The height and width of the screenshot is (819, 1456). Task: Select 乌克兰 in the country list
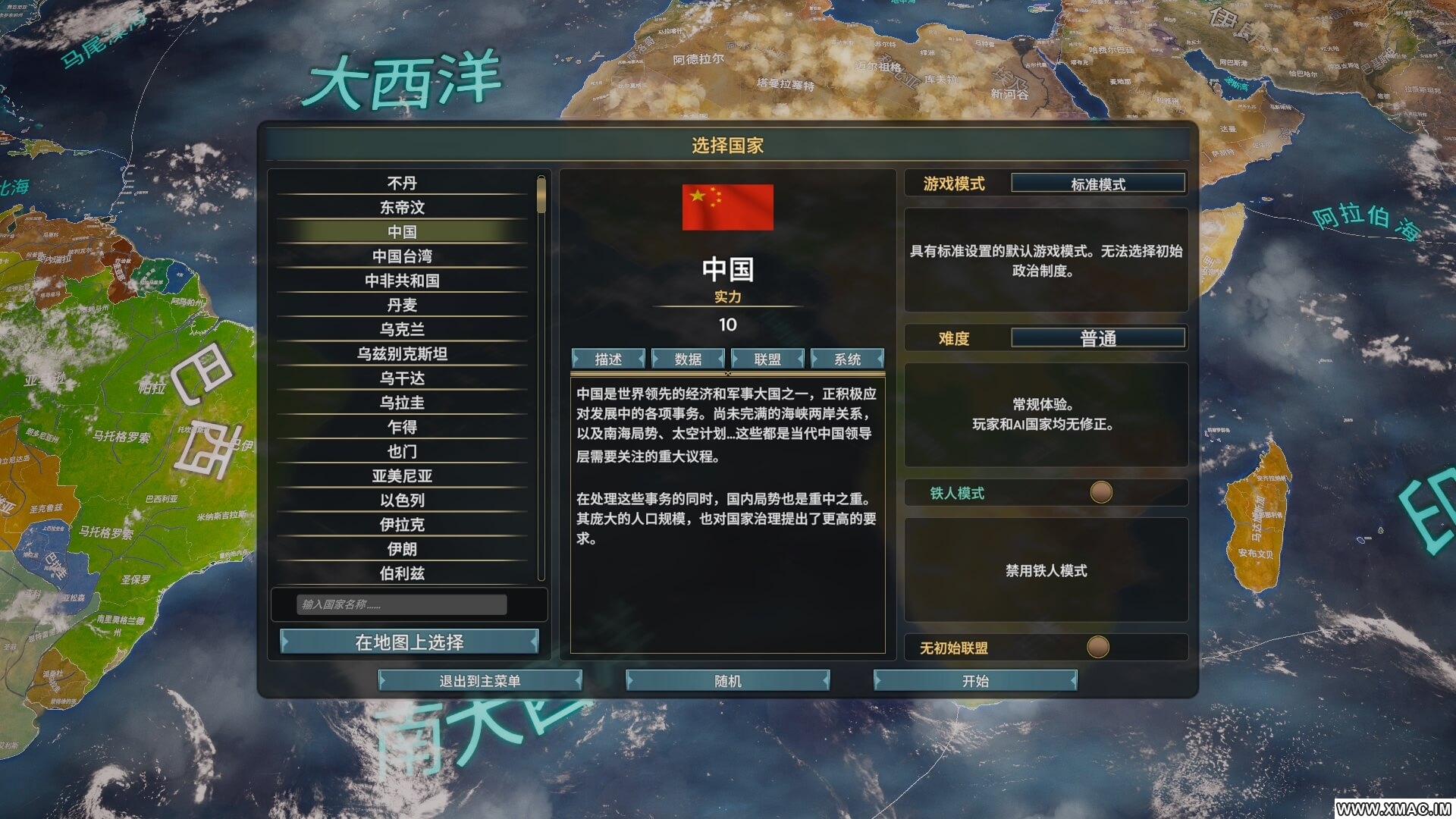[402, 329]
